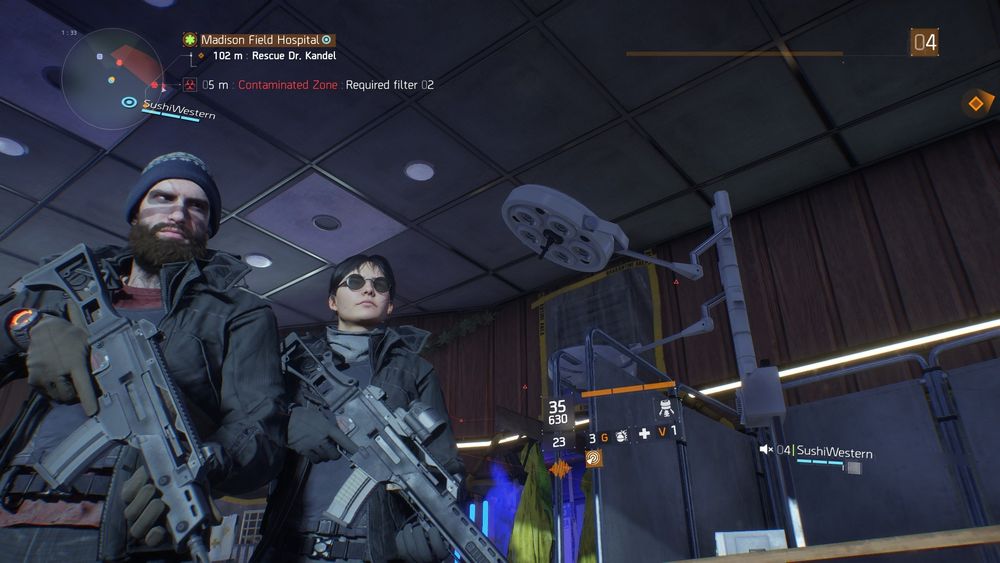The image size is (1000, 563).
Task: Click the Rescue Dr. Kandel objective
Action: (273, 56)
